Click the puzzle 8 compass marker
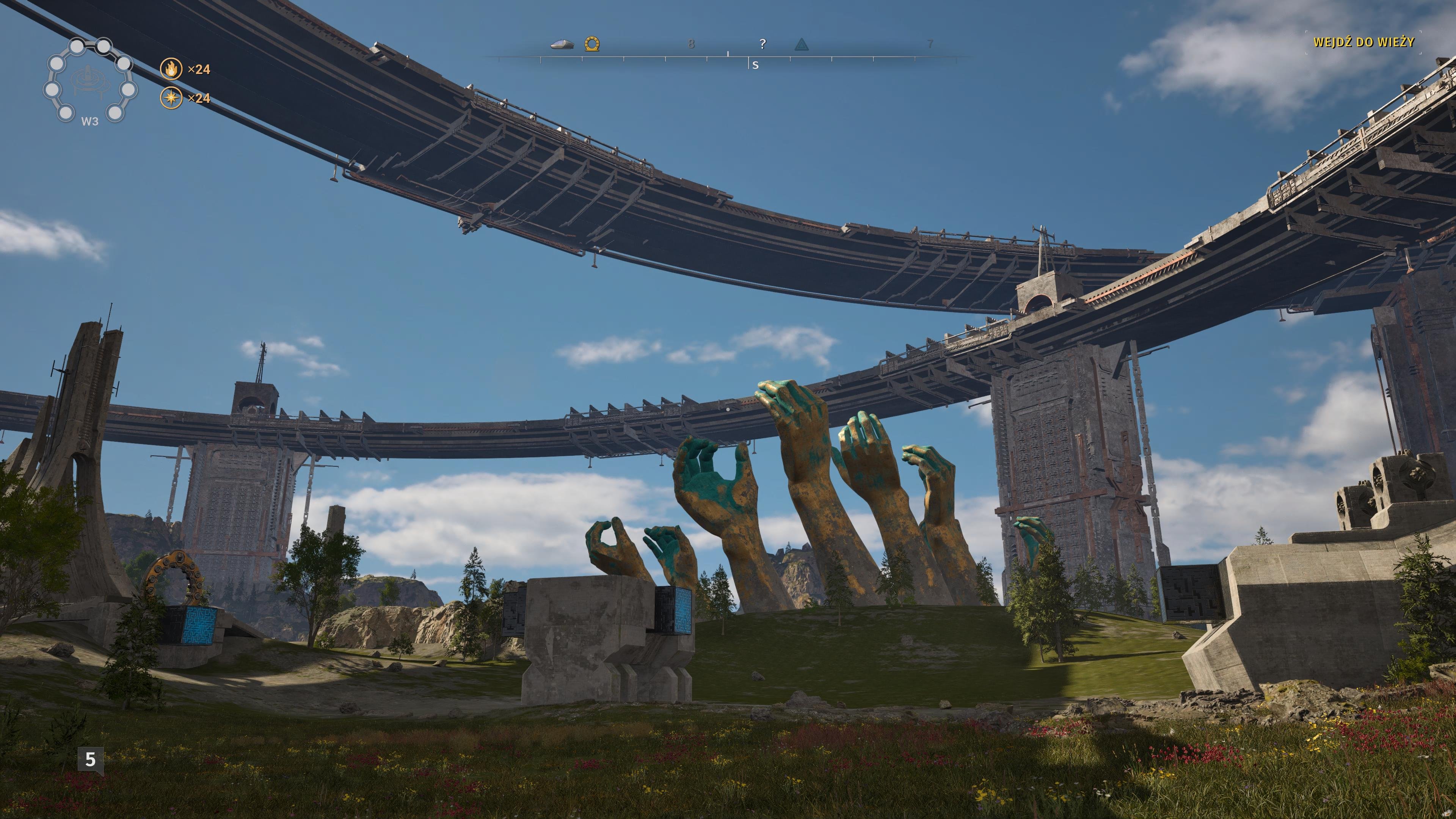Screen dimensions: 1456x819 point(691,44)
